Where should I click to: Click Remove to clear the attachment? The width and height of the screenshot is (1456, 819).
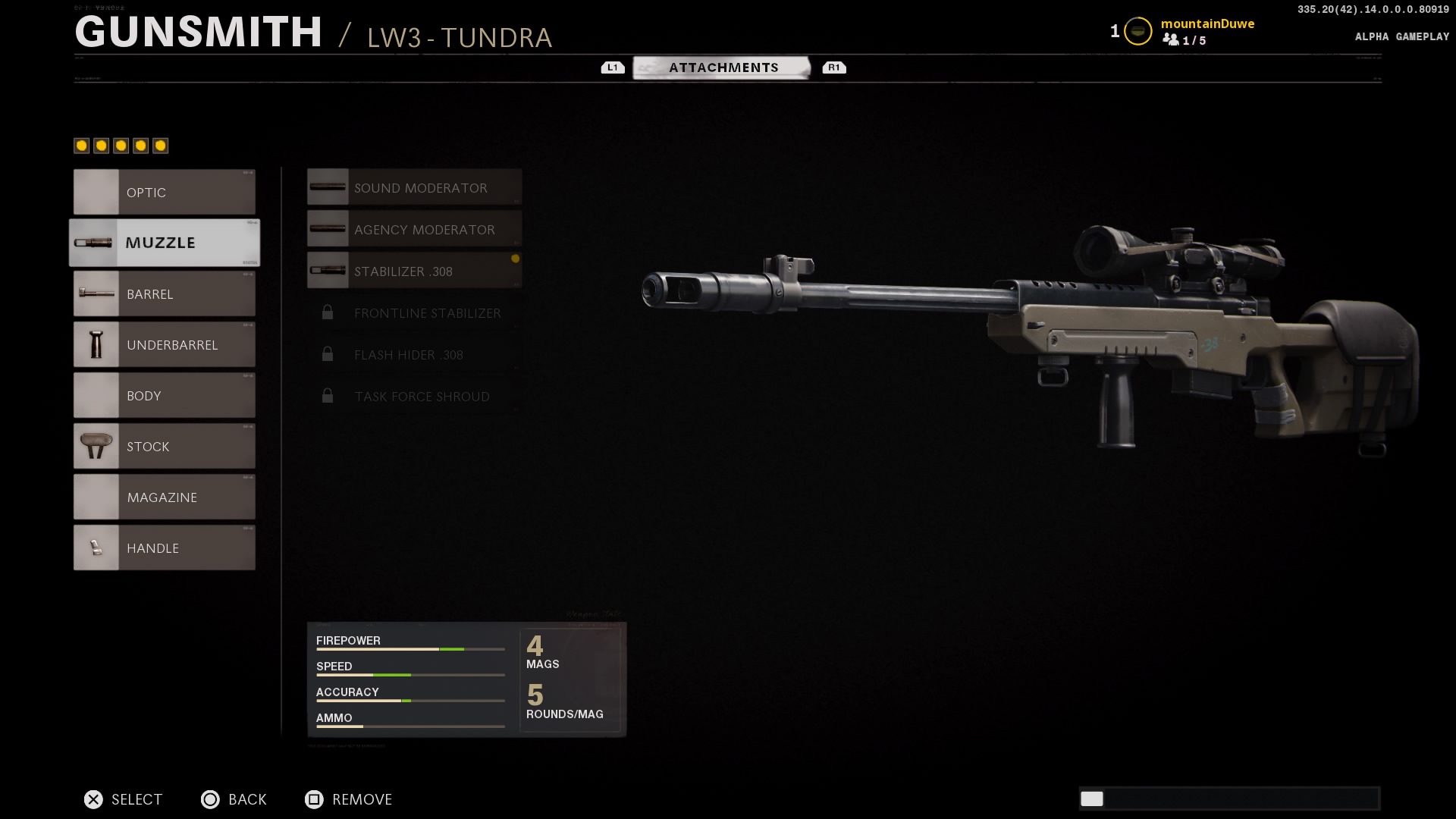(347, 799)
